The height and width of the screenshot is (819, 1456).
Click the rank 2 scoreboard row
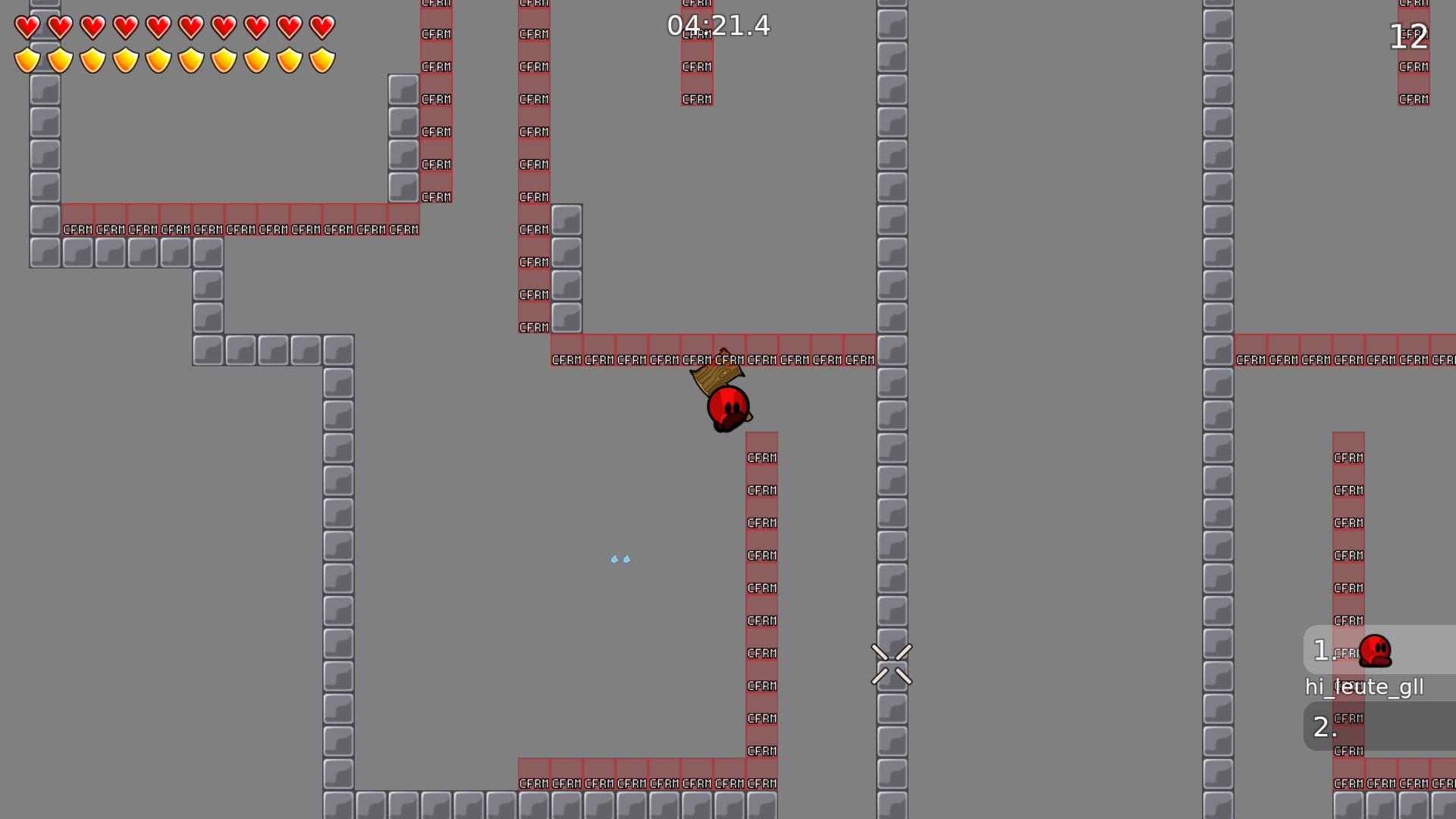coord(1326,726)
